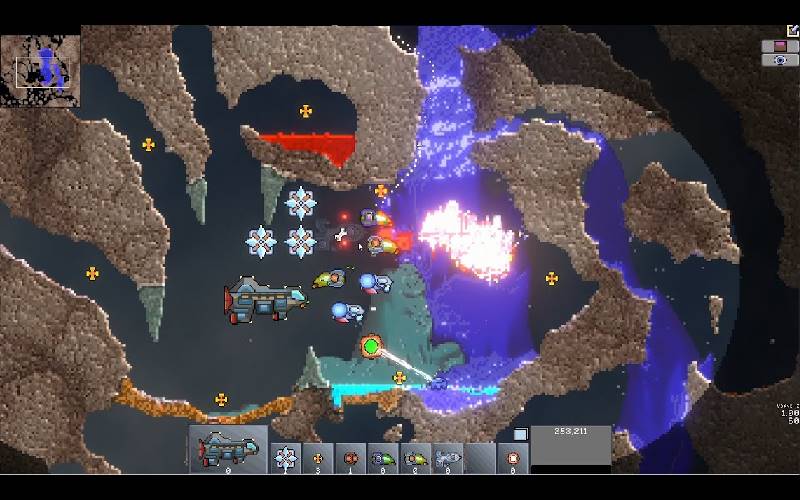This screenshot has width=800, height=500.
Task: Select the grey drill ship slot
Action: point(447,458)
